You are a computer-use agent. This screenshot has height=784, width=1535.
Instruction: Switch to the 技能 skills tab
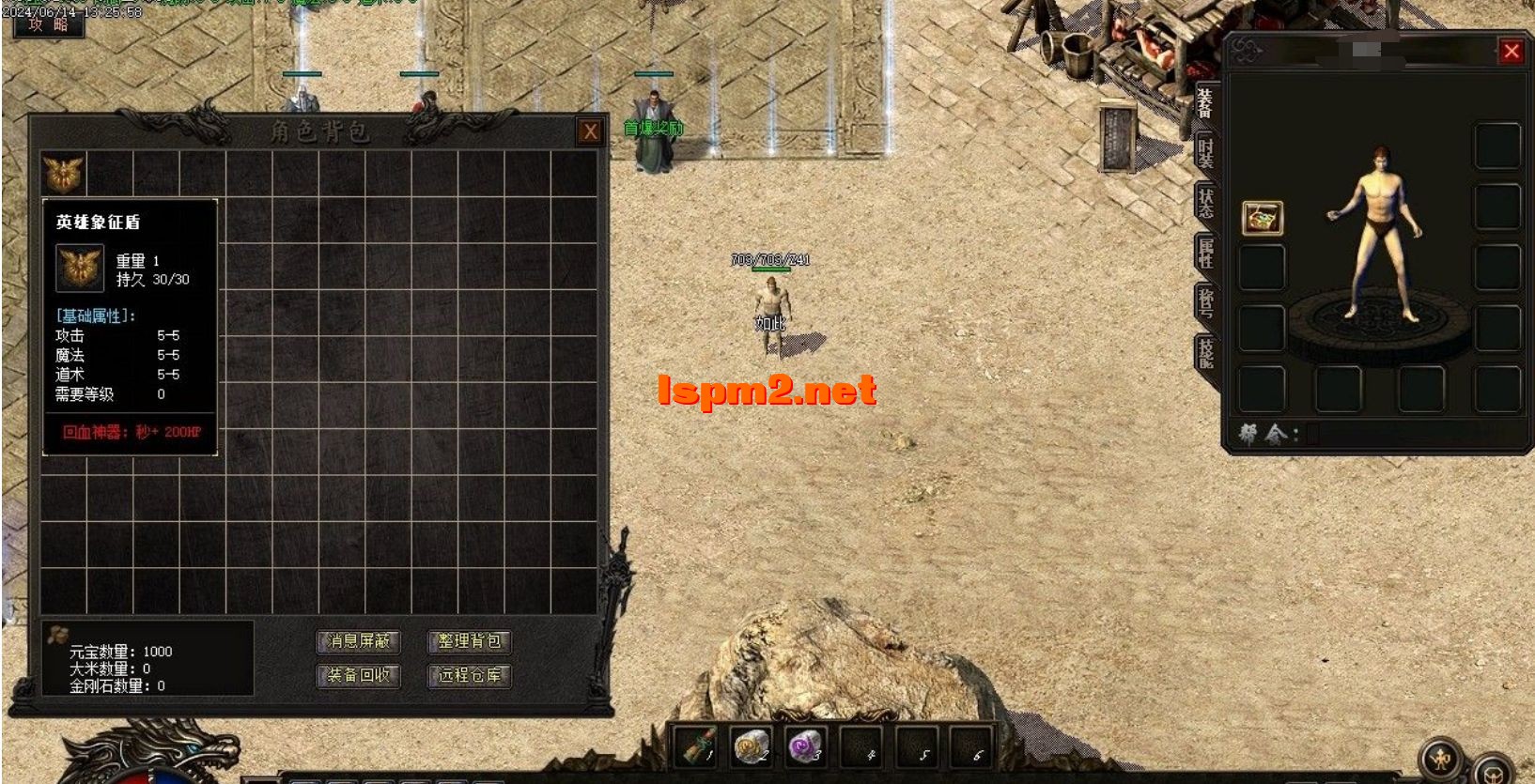tap(1205, 353)
